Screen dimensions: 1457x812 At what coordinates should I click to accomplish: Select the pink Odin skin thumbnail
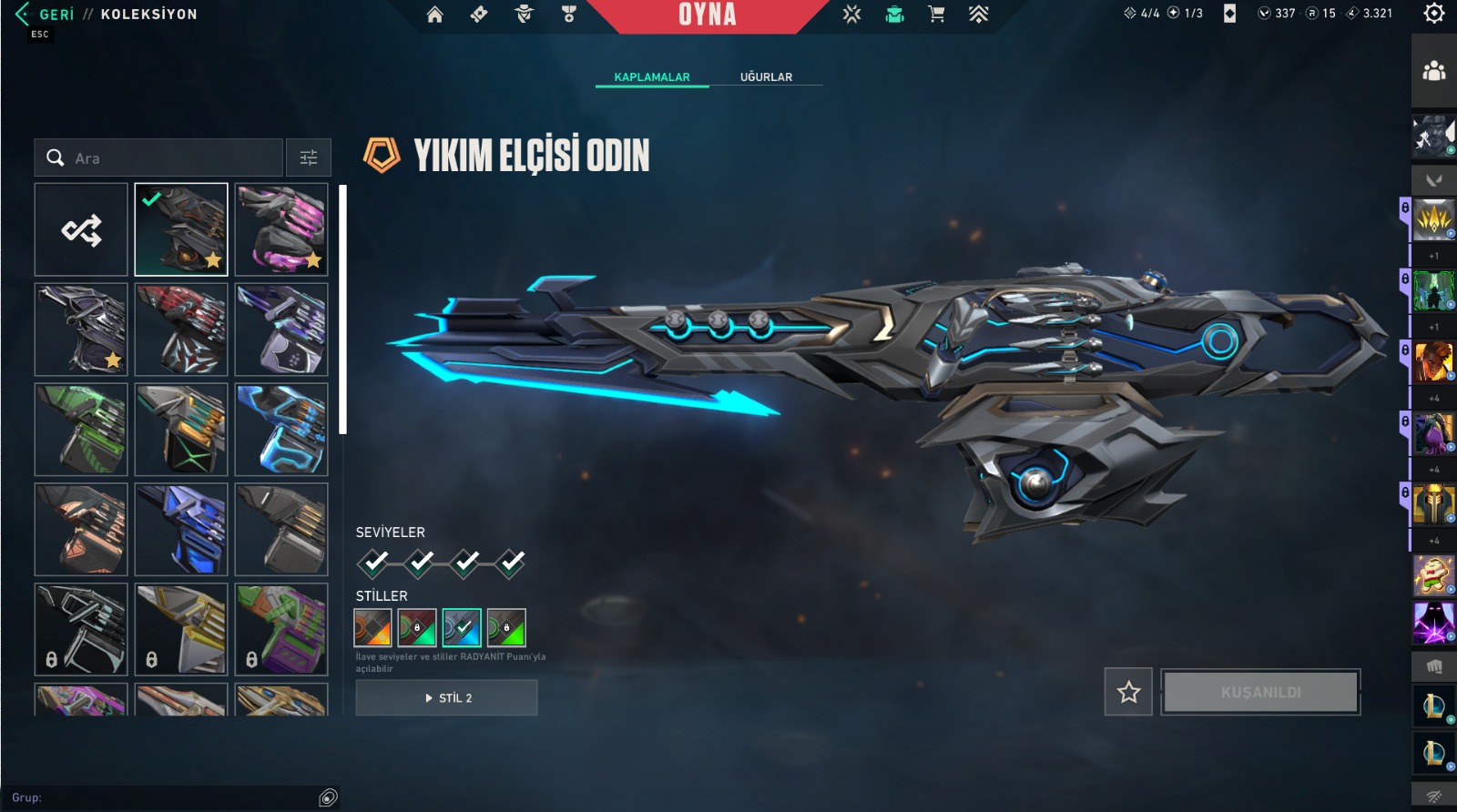[281, 230]
